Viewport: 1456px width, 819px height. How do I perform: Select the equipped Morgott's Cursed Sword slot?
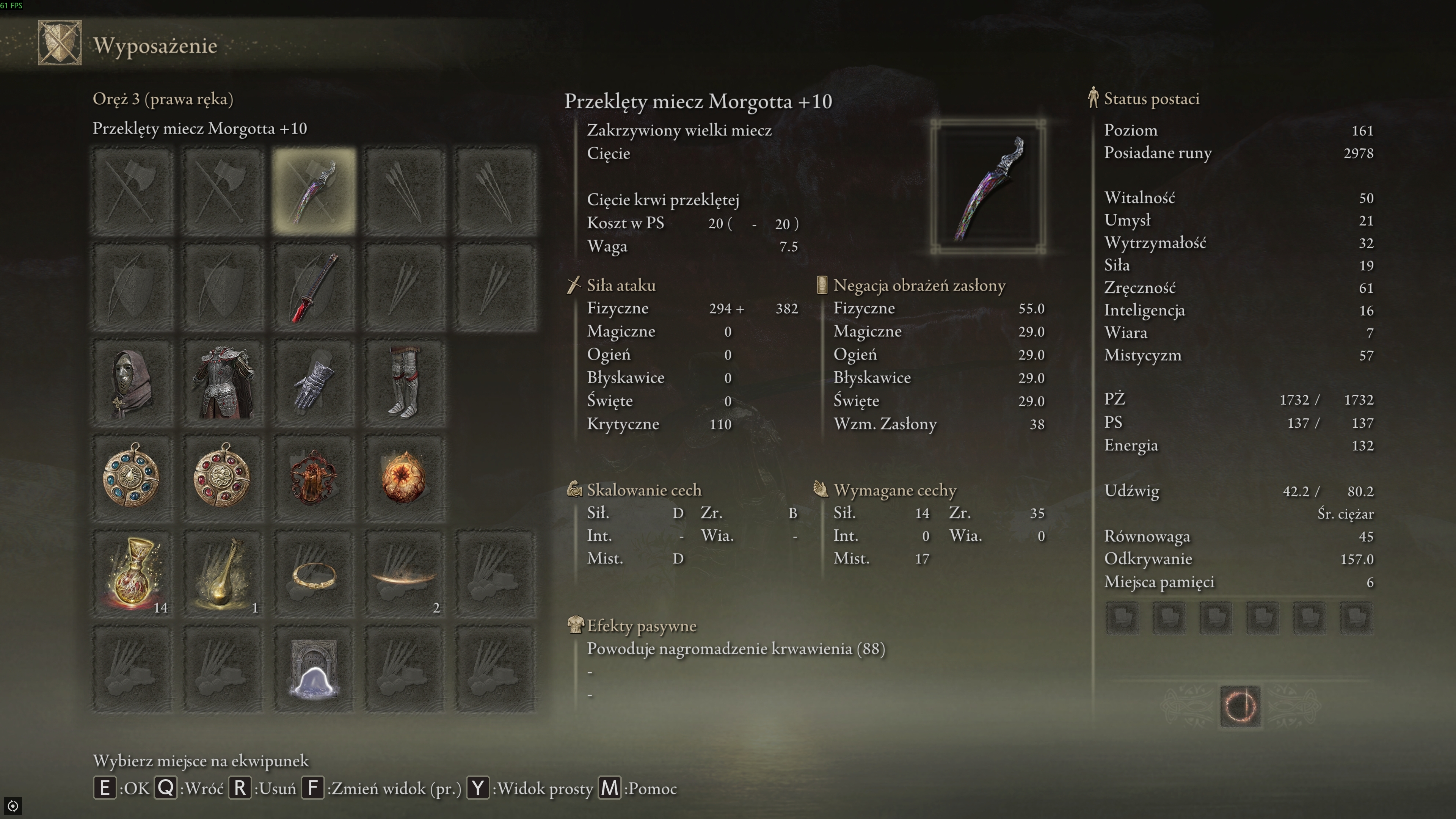point(314,191)
